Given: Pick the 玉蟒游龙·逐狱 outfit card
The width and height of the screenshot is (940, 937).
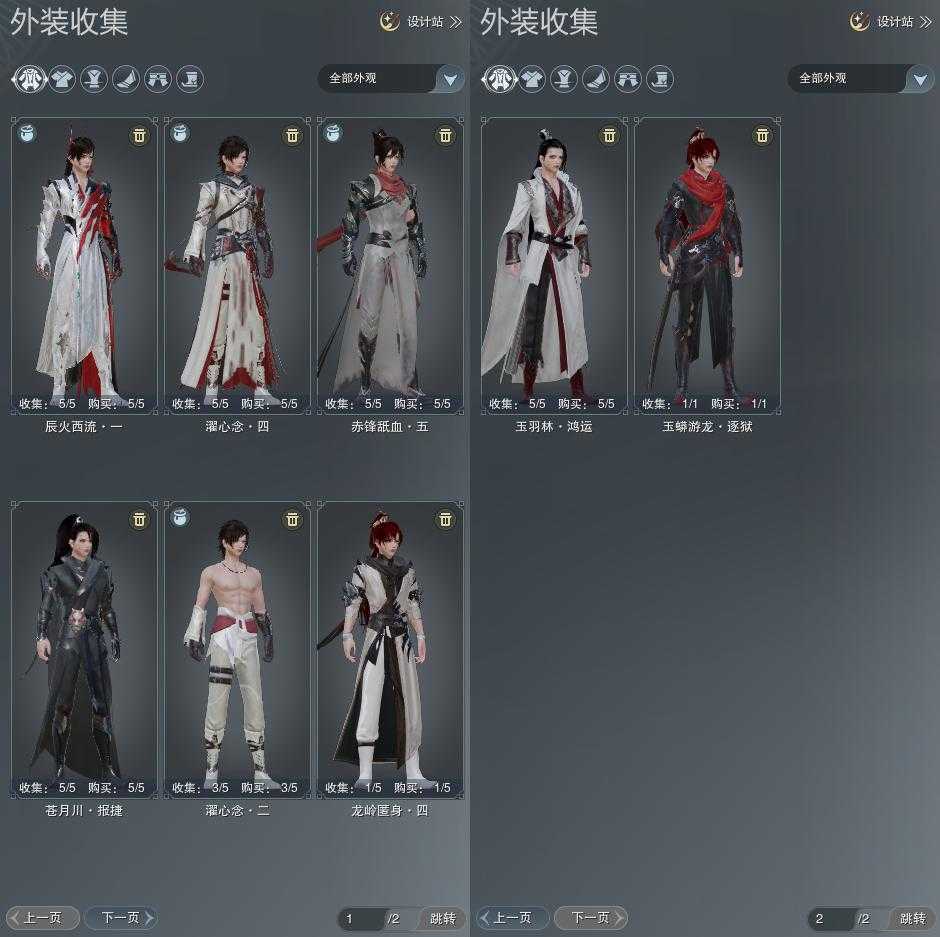Looking at the screenshot, I should click(707, 265).
